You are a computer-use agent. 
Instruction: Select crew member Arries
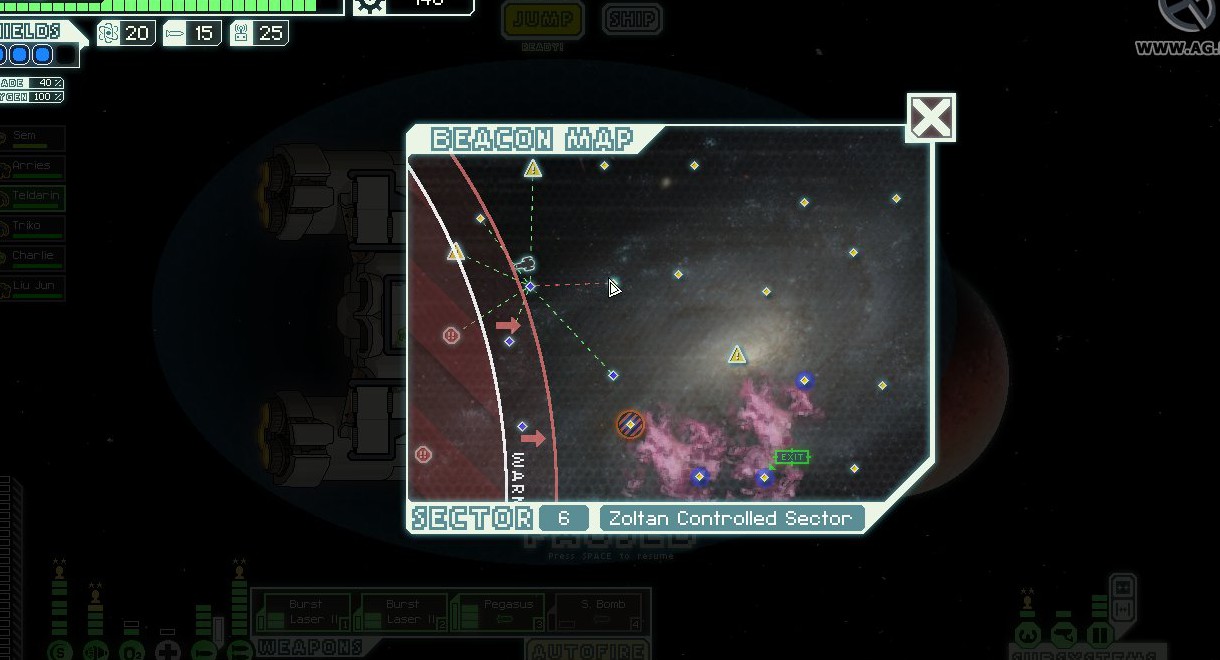[x=34, y=168]
